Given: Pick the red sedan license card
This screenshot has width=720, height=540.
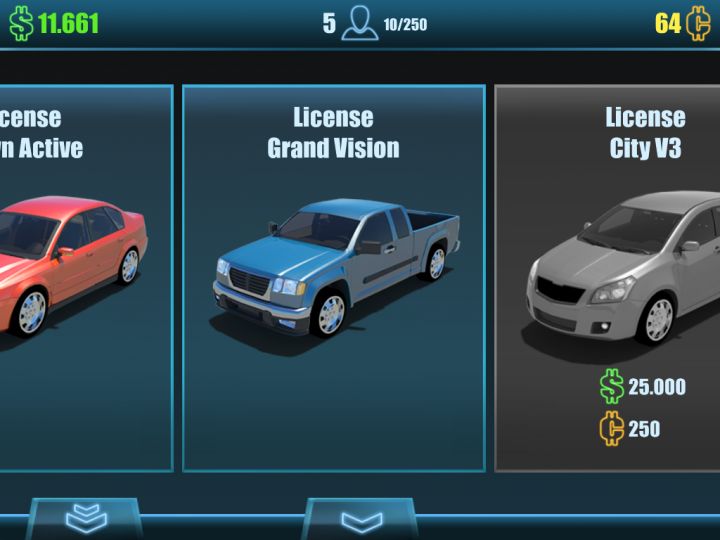Looking at the screenshot, I should 86,278.
